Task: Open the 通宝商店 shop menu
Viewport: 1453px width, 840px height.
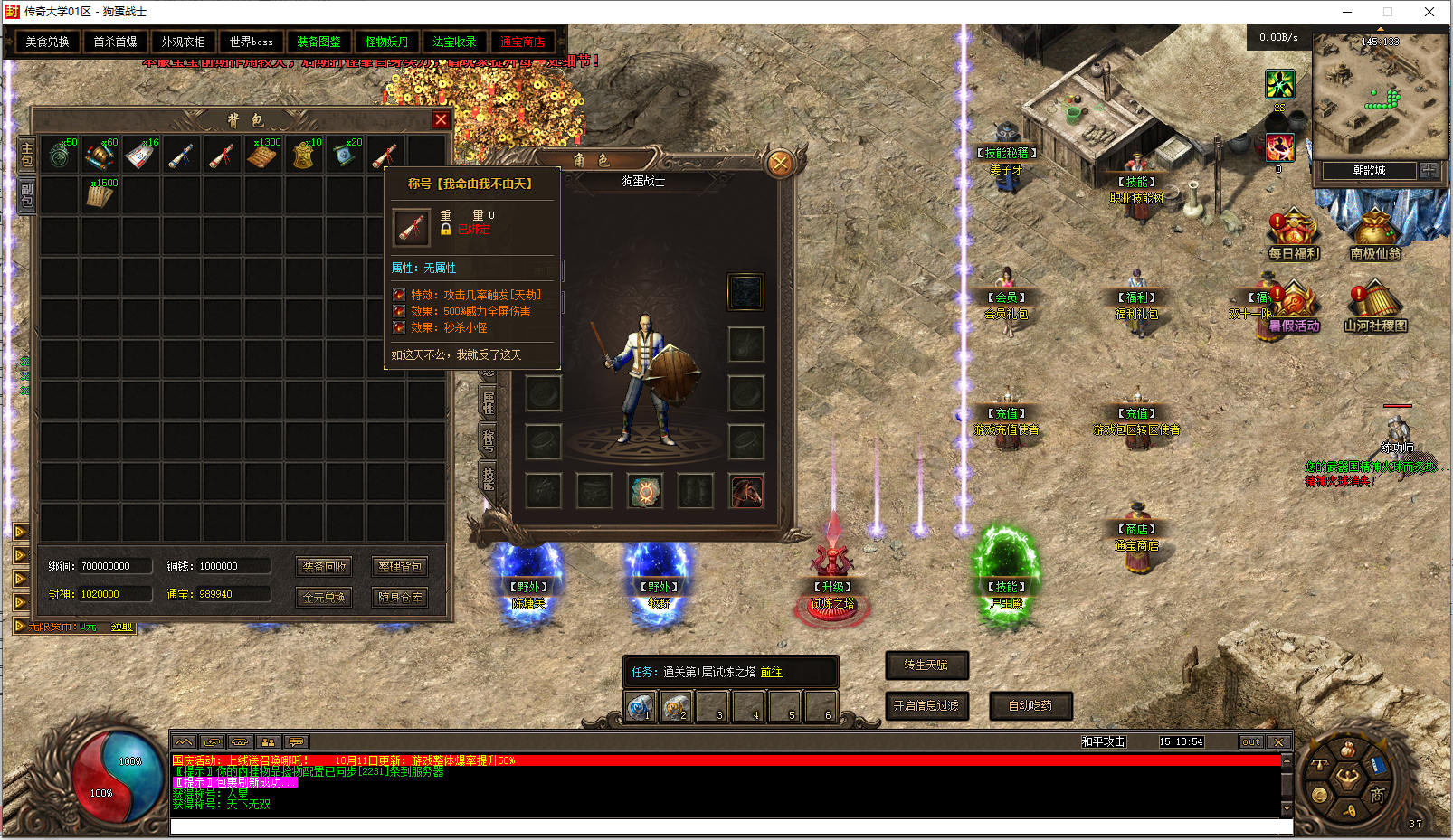Action: (x=522, y=42)
